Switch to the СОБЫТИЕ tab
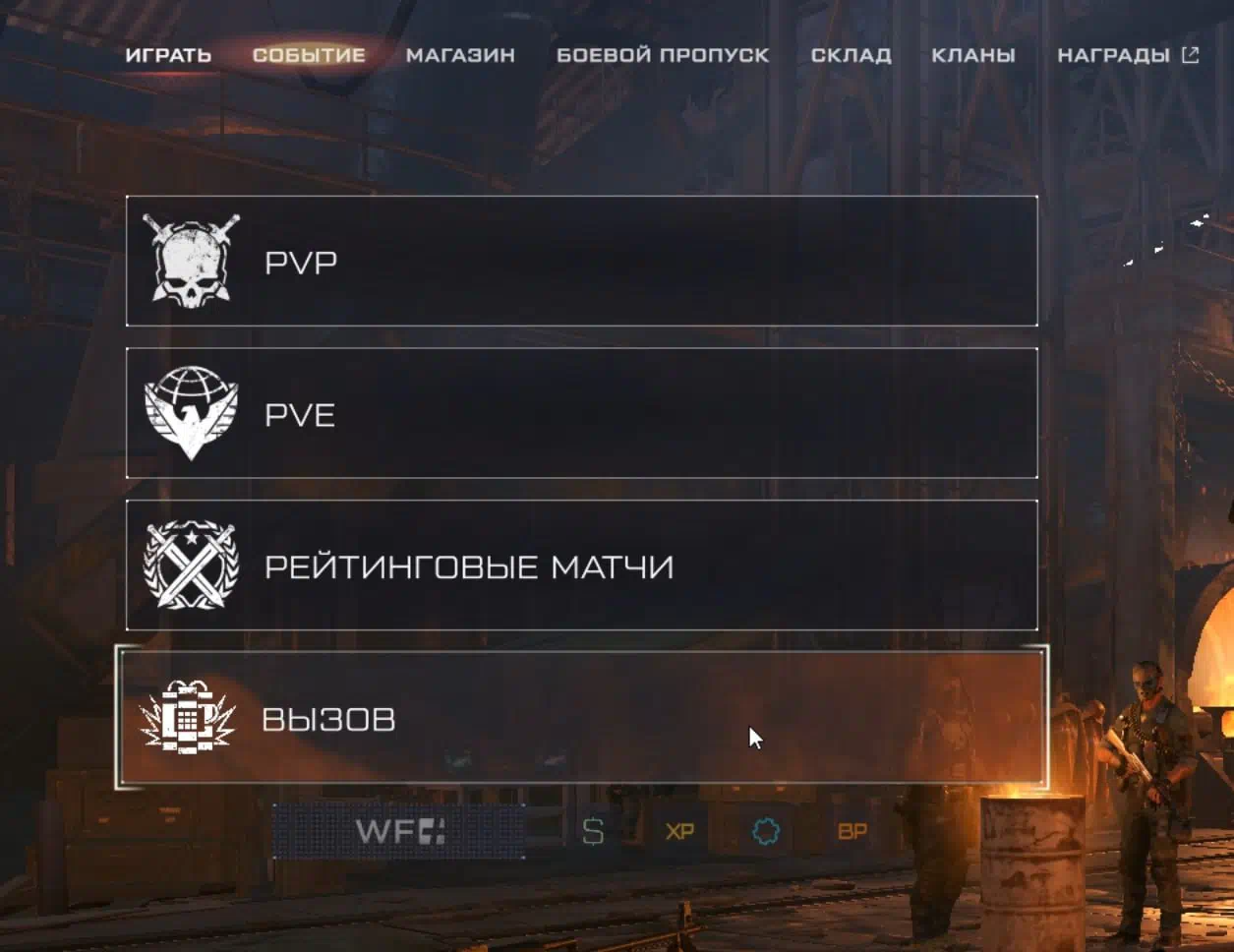 click(x=309, y=55)
